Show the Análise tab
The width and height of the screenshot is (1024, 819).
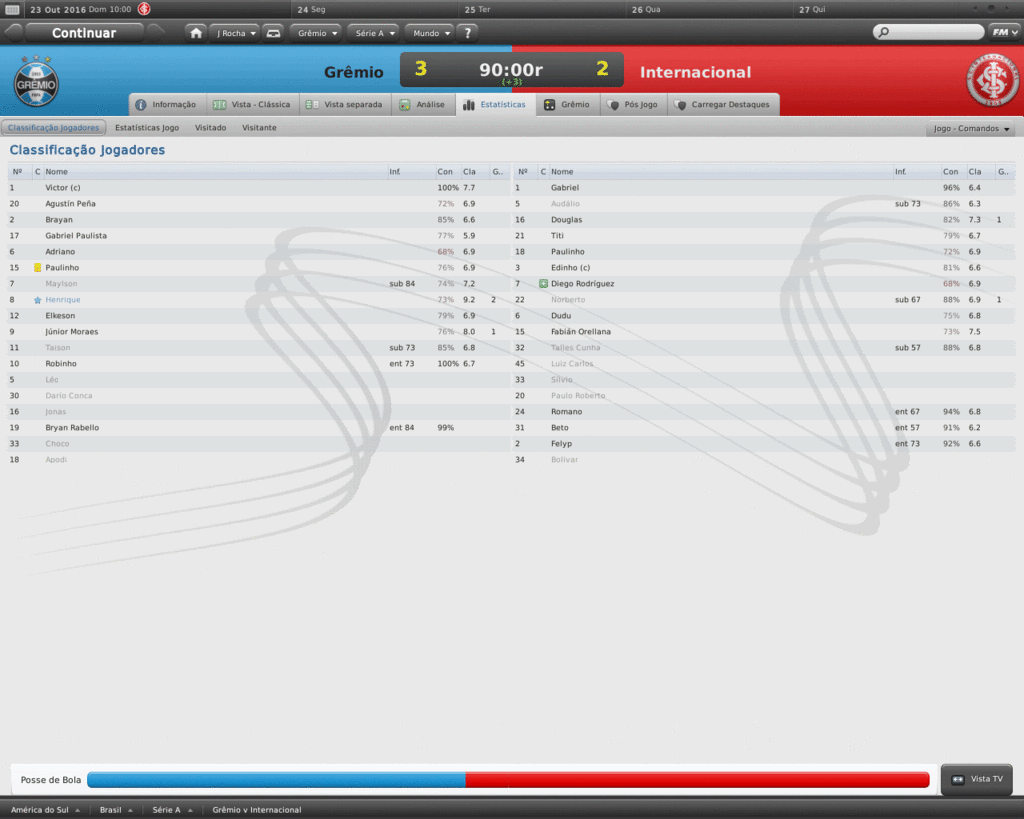click(x=422, y=104)
